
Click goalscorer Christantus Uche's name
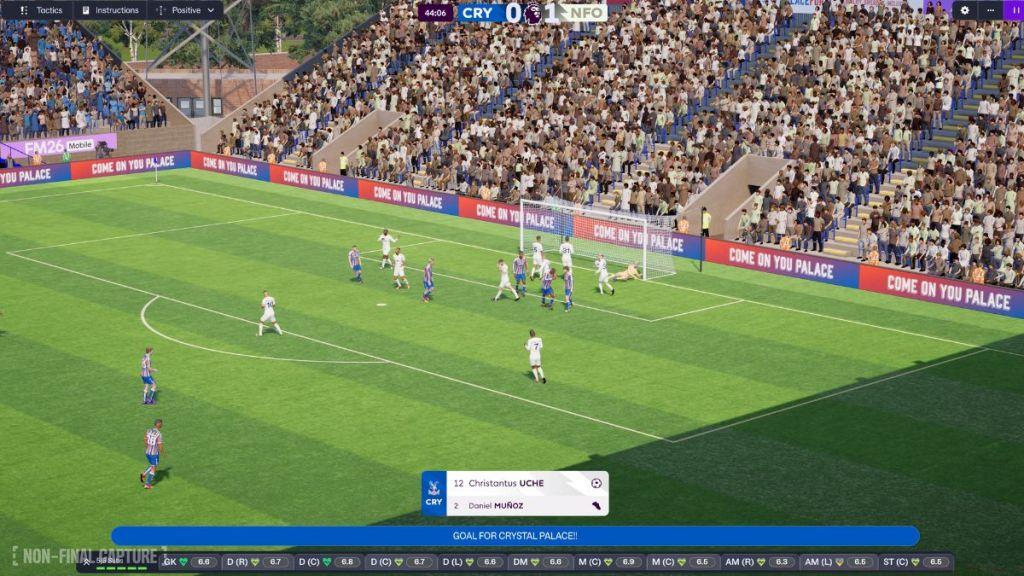[x=506, y=483]
